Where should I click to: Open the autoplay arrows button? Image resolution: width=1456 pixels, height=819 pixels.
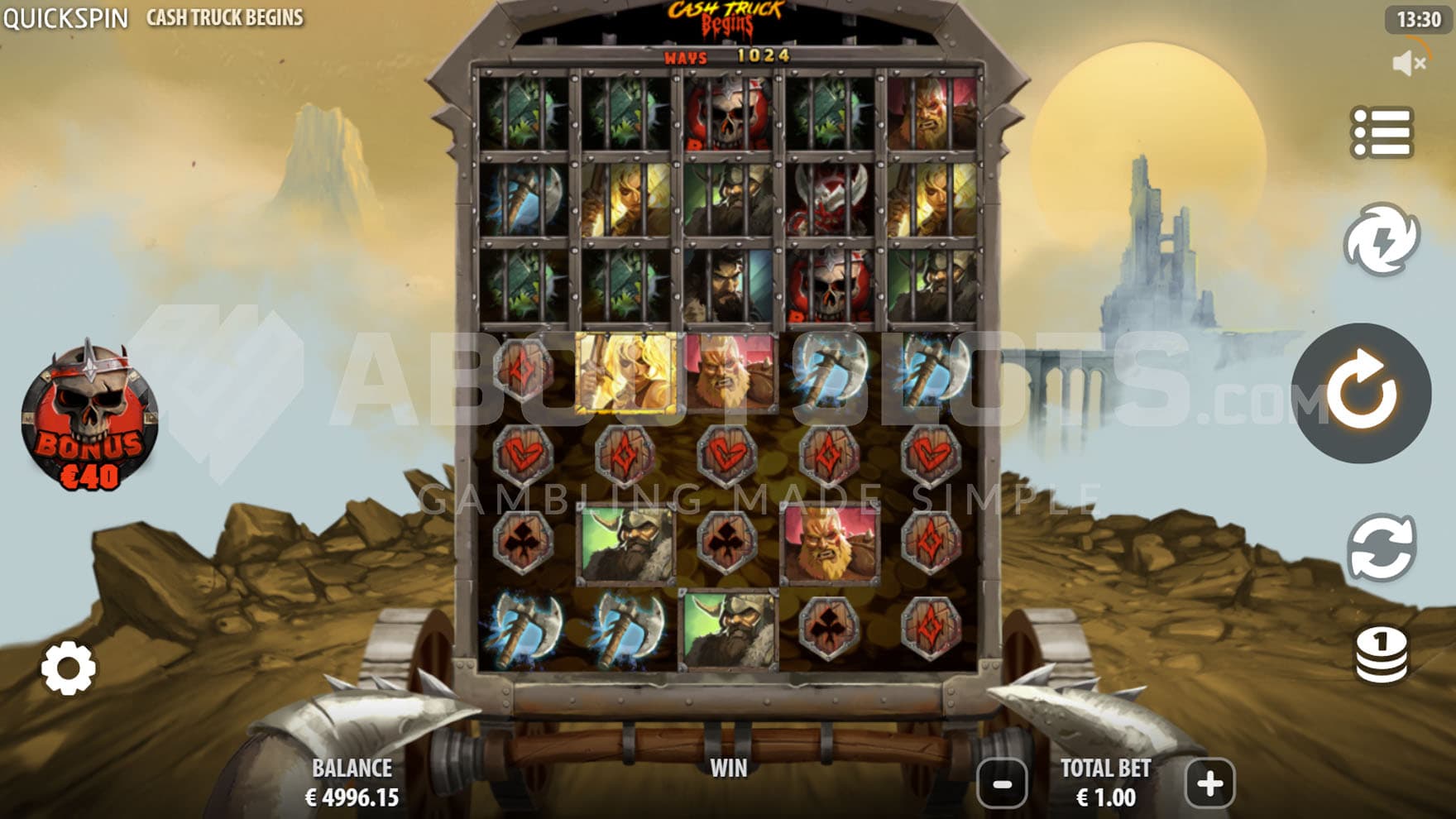click(1381, 548)
